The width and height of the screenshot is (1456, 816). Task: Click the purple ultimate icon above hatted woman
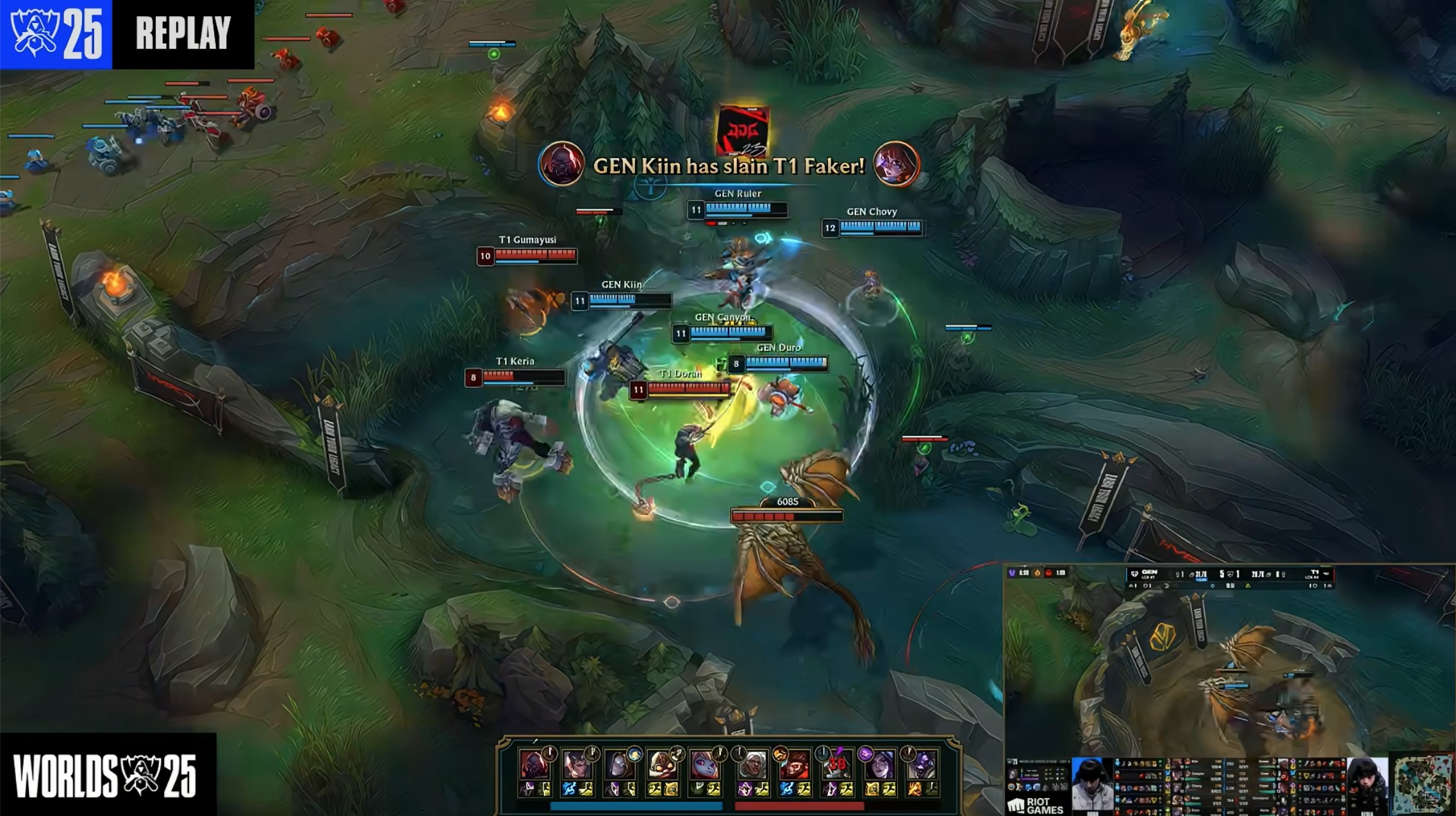pyautogui.click(x=865, y=753)
